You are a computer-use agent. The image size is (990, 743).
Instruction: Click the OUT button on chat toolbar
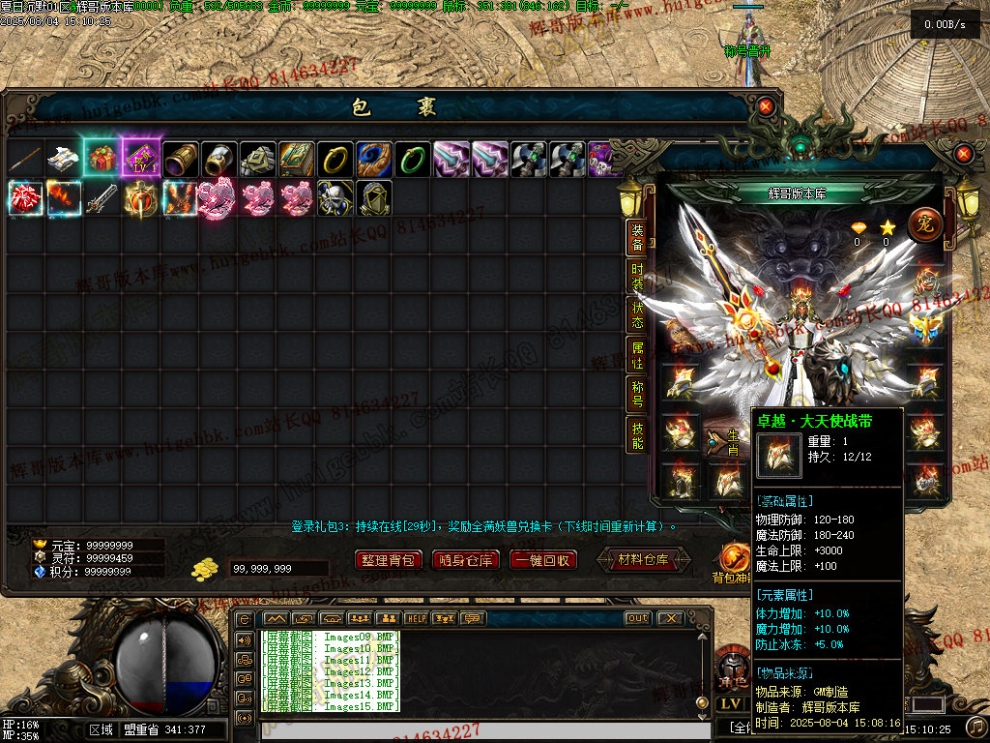tap(637, 618)
